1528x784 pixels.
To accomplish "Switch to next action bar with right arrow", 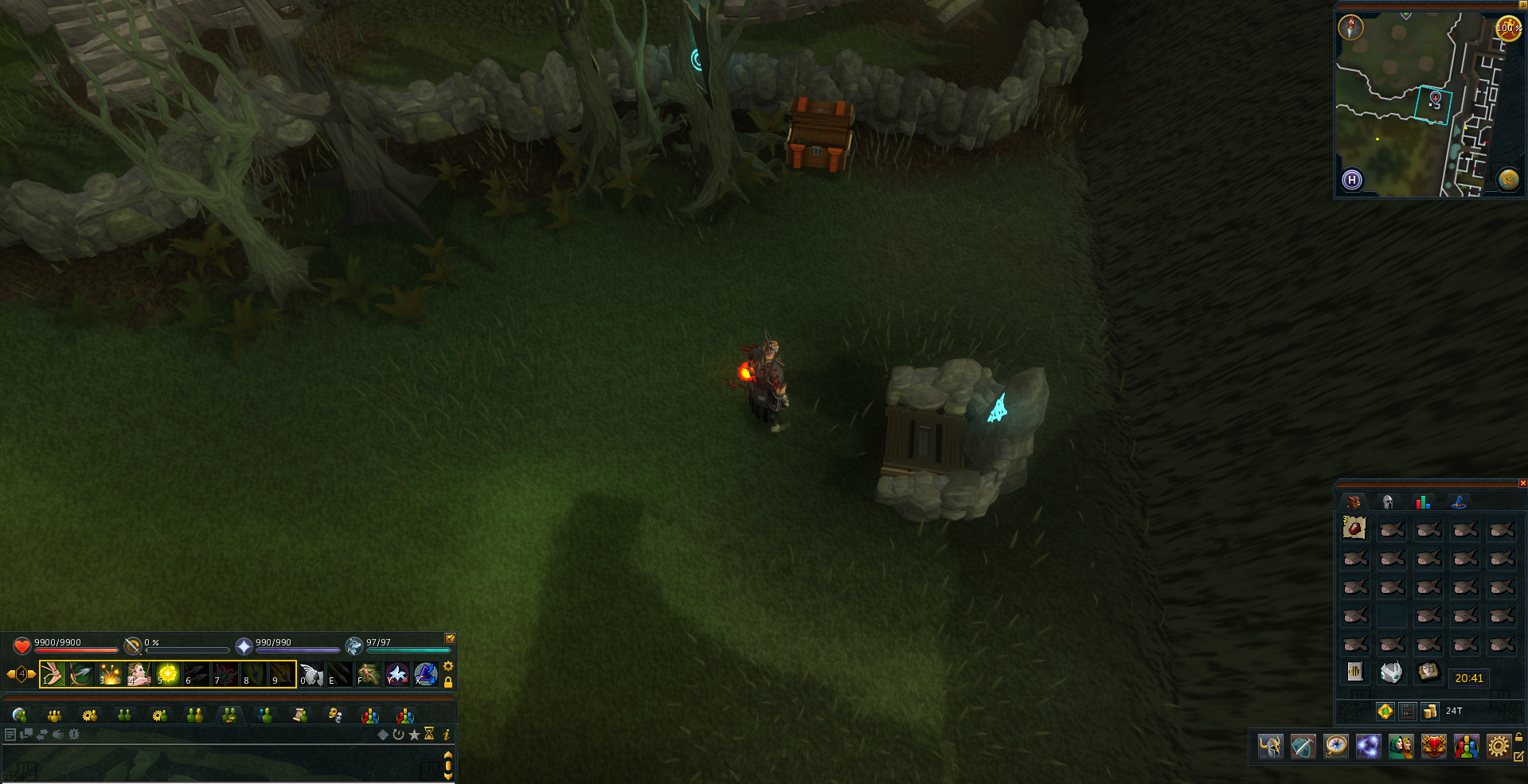I will [x=33, y=674].
